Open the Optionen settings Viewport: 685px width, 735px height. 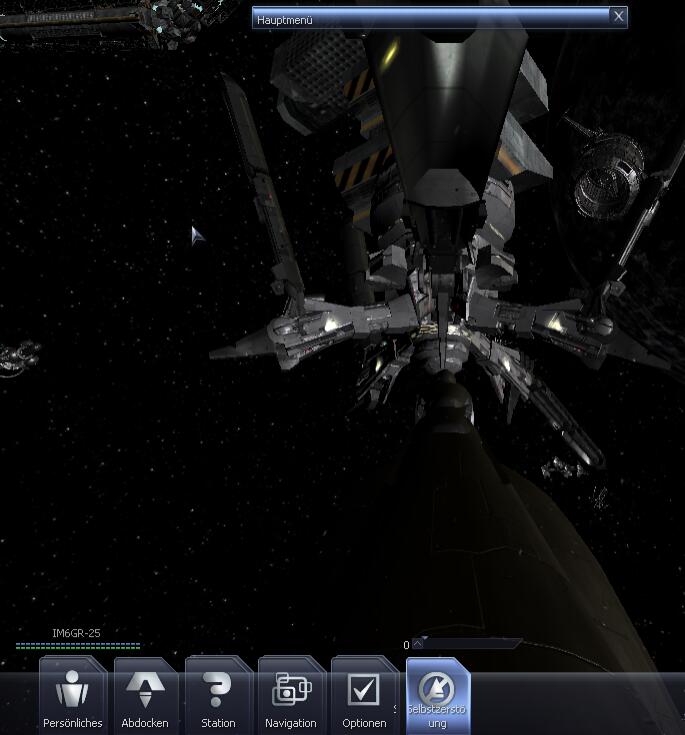(x=363, y=695)
